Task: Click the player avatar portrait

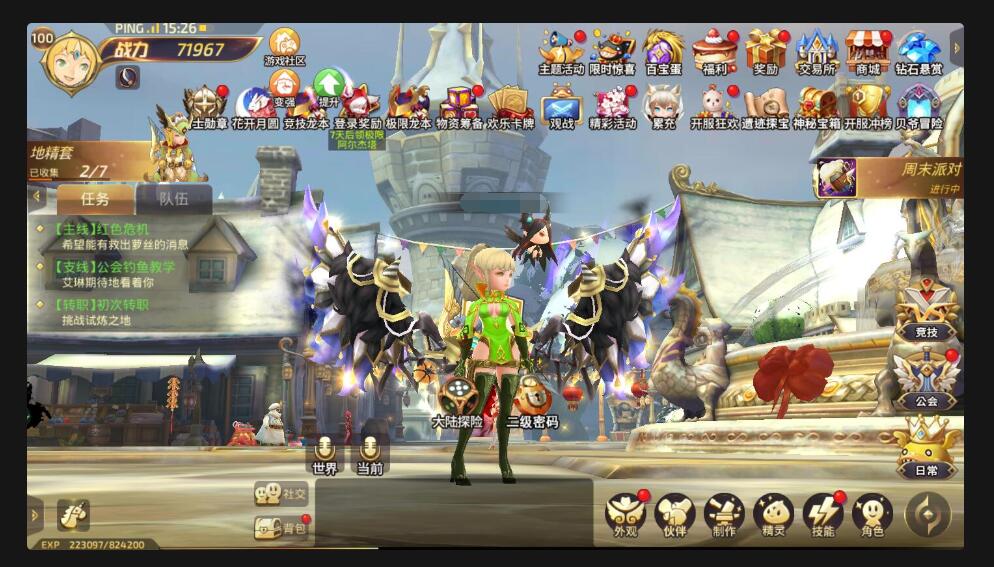Action: tap(69, 63)
